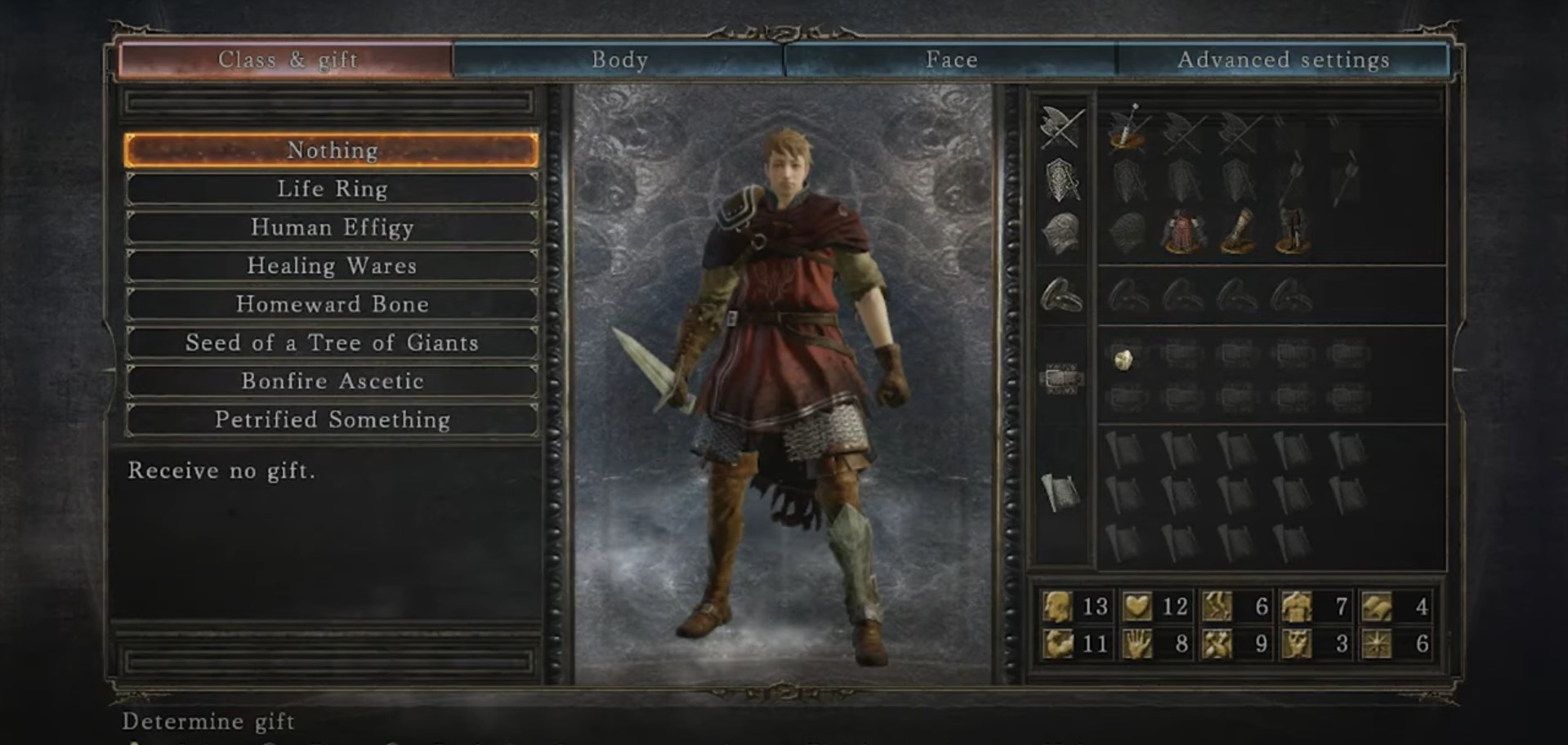Select the Healing Wares gift
Image resolution: width=1568 pixels, height=745 pixels.
332,265
